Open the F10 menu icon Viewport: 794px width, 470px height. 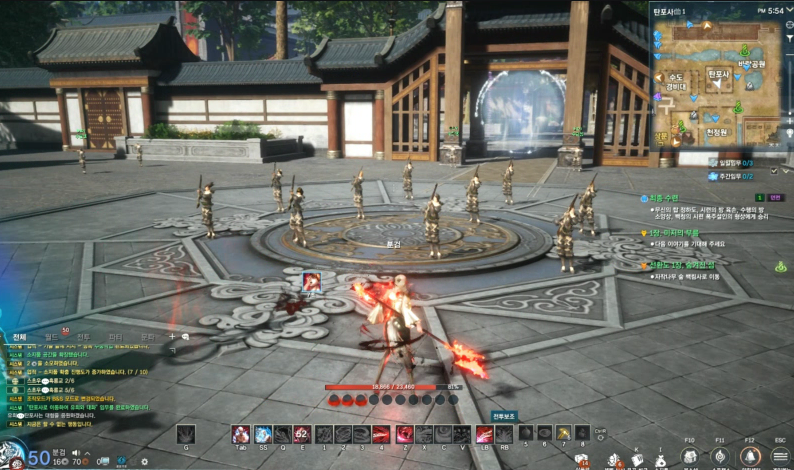pyautogui.click(x=690, y=456)
